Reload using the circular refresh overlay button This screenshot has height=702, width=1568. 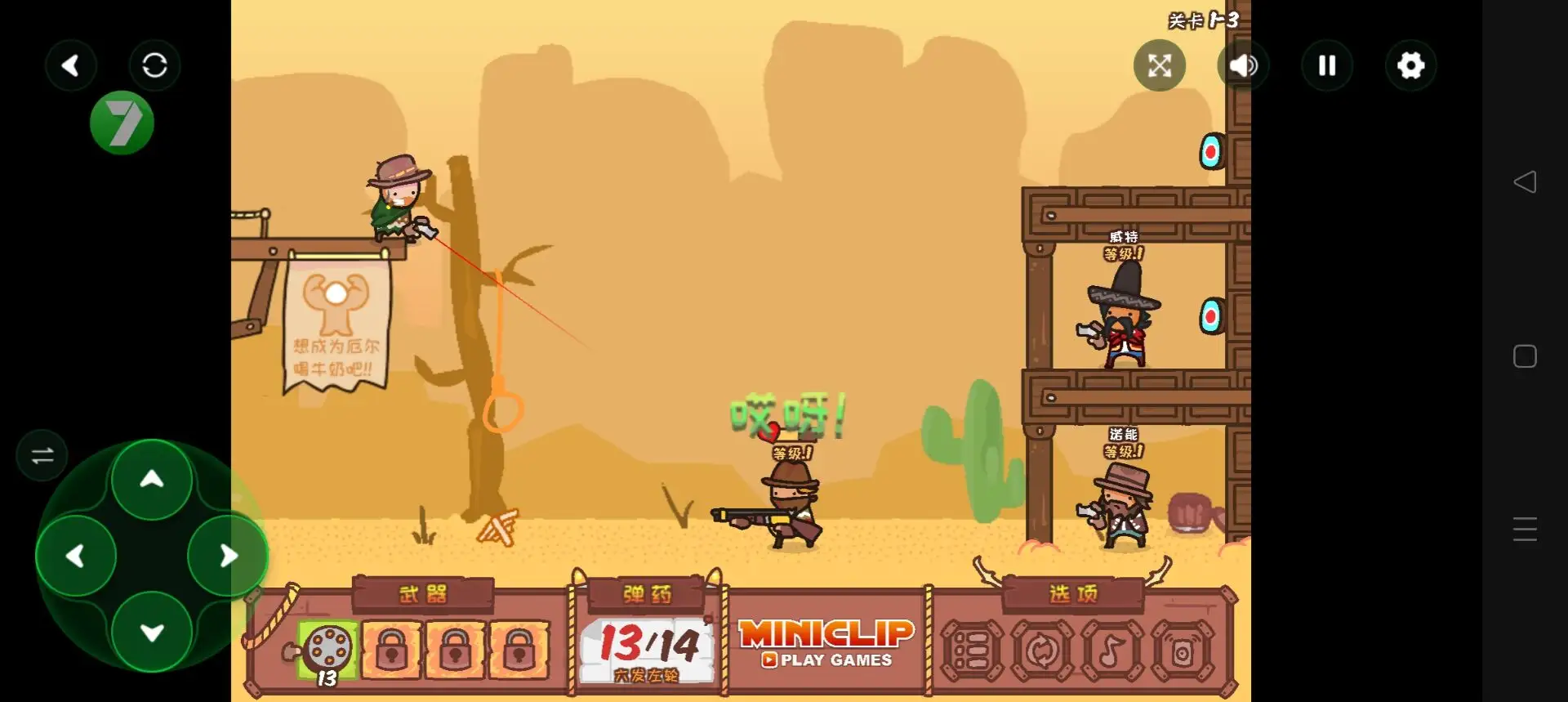tap(154, 65)
